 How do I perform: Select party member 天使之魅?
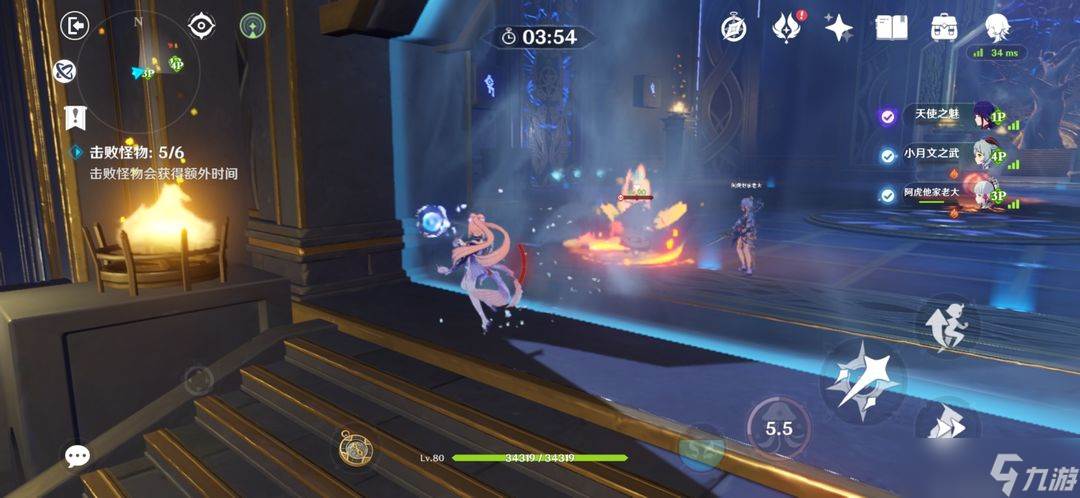935,116
